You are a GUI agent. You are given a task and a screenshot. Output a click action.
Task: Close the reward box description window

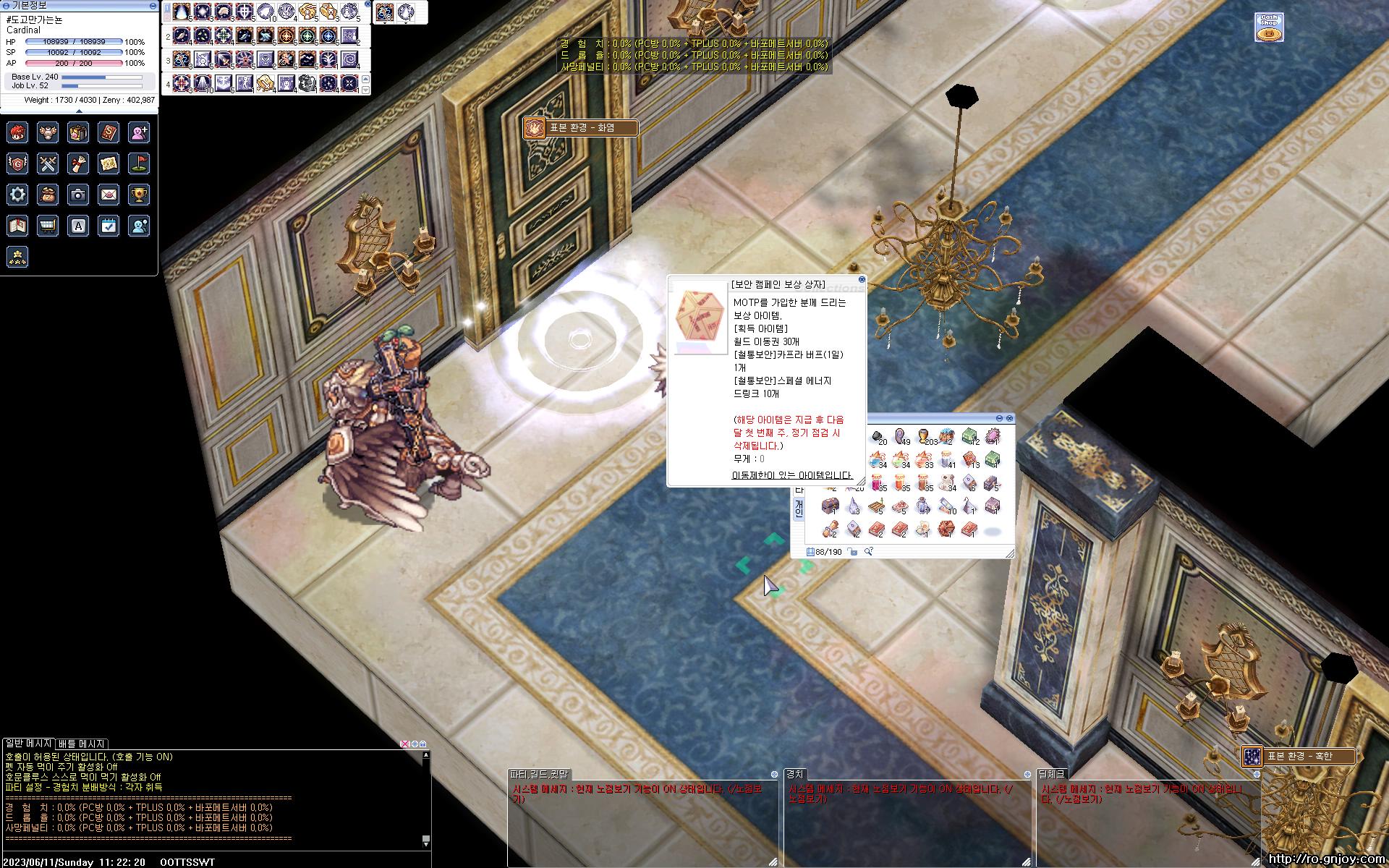click(862, 279)
